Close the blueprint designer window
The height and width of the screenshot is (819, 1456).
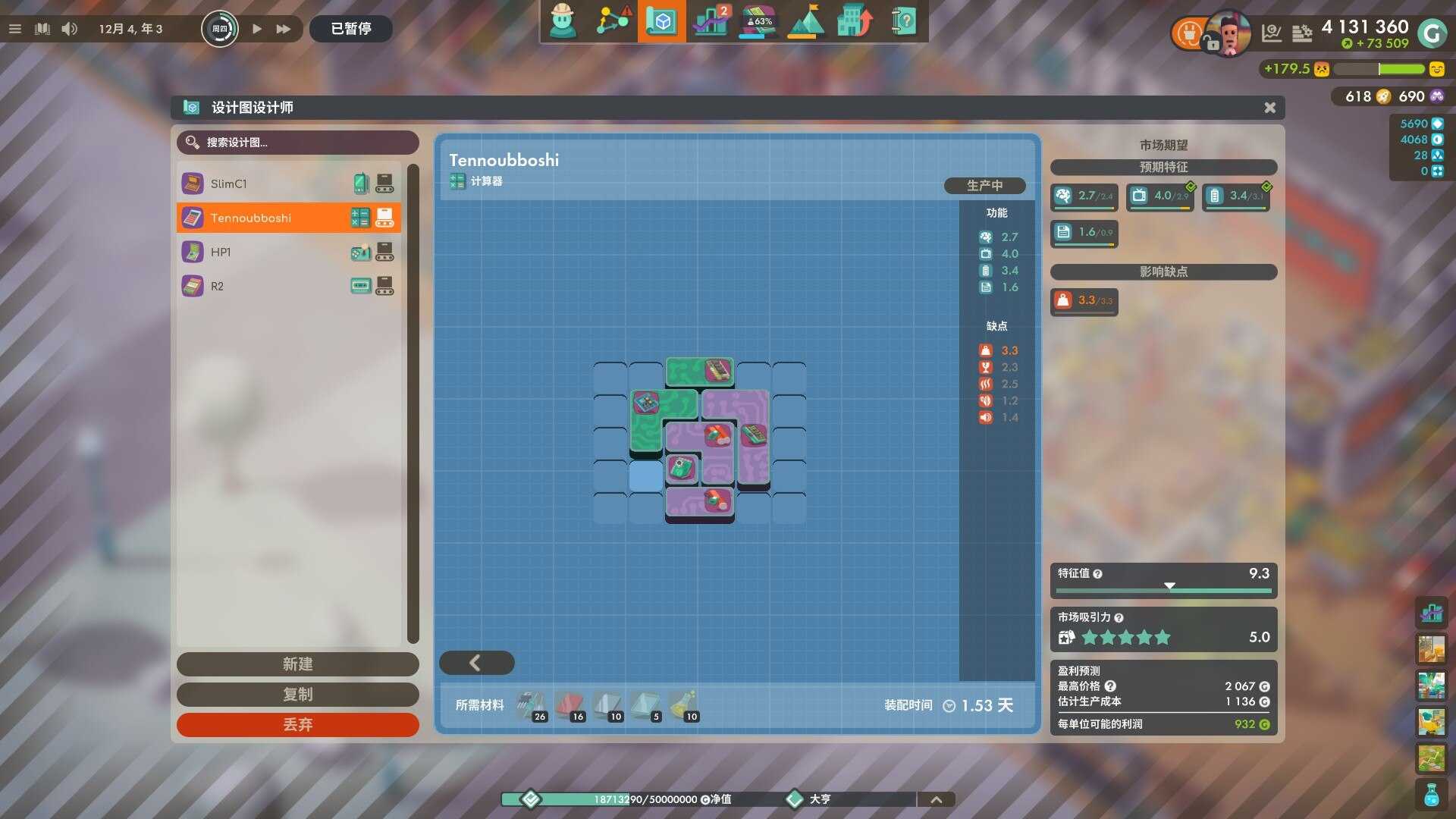1269,108
